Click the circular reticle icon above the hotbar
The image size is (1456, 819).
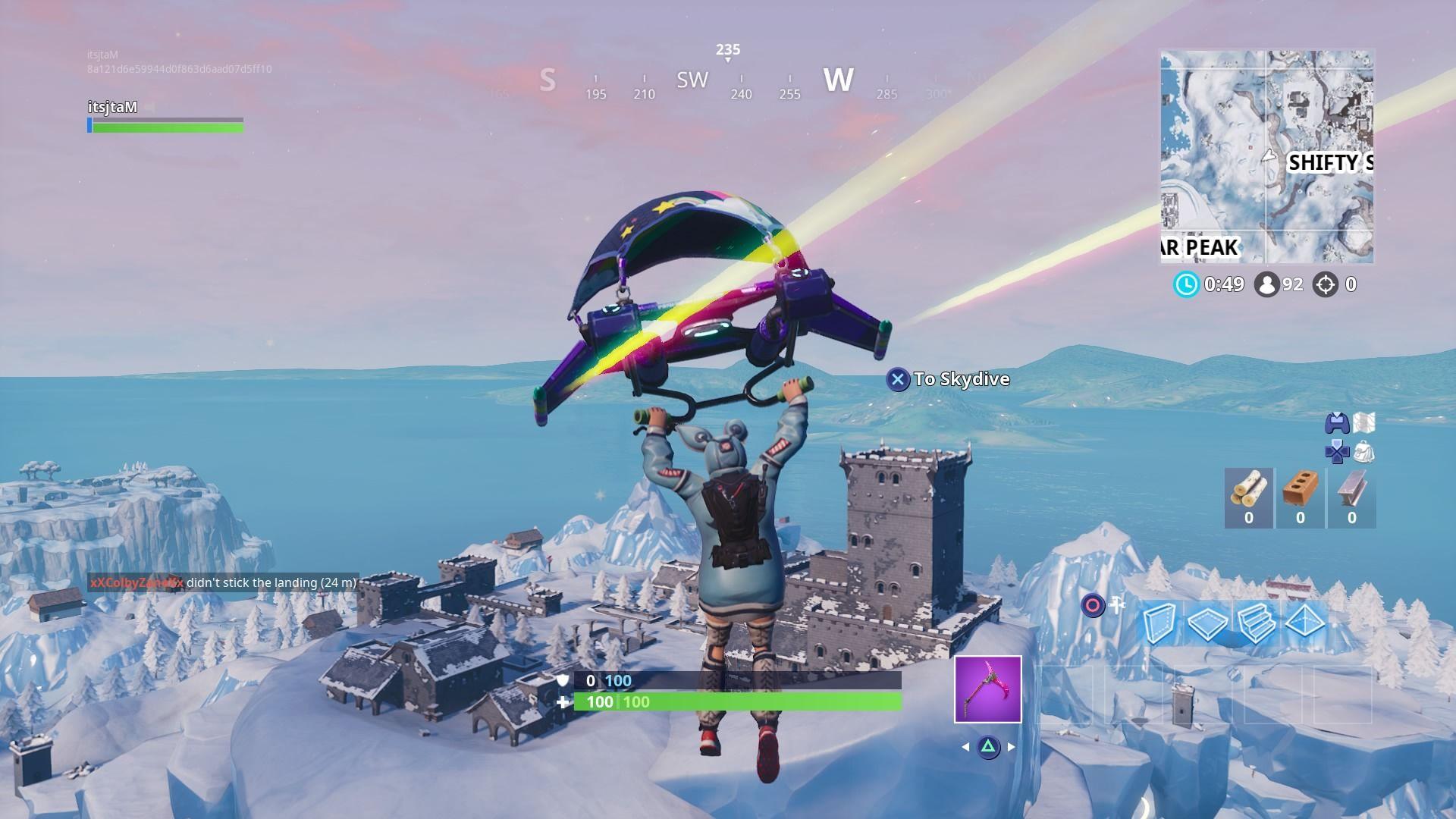pos(1092,604)
